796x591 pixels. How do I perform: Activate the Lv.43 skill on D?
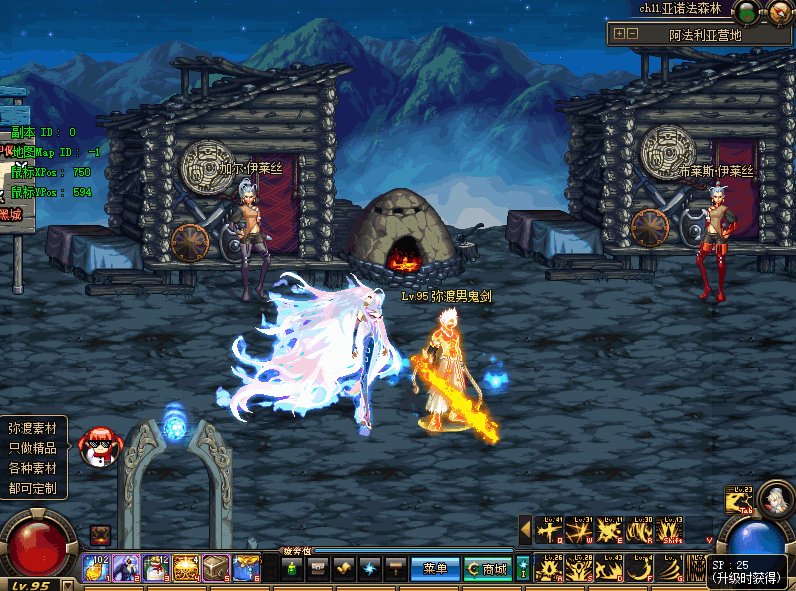[610, 568]
